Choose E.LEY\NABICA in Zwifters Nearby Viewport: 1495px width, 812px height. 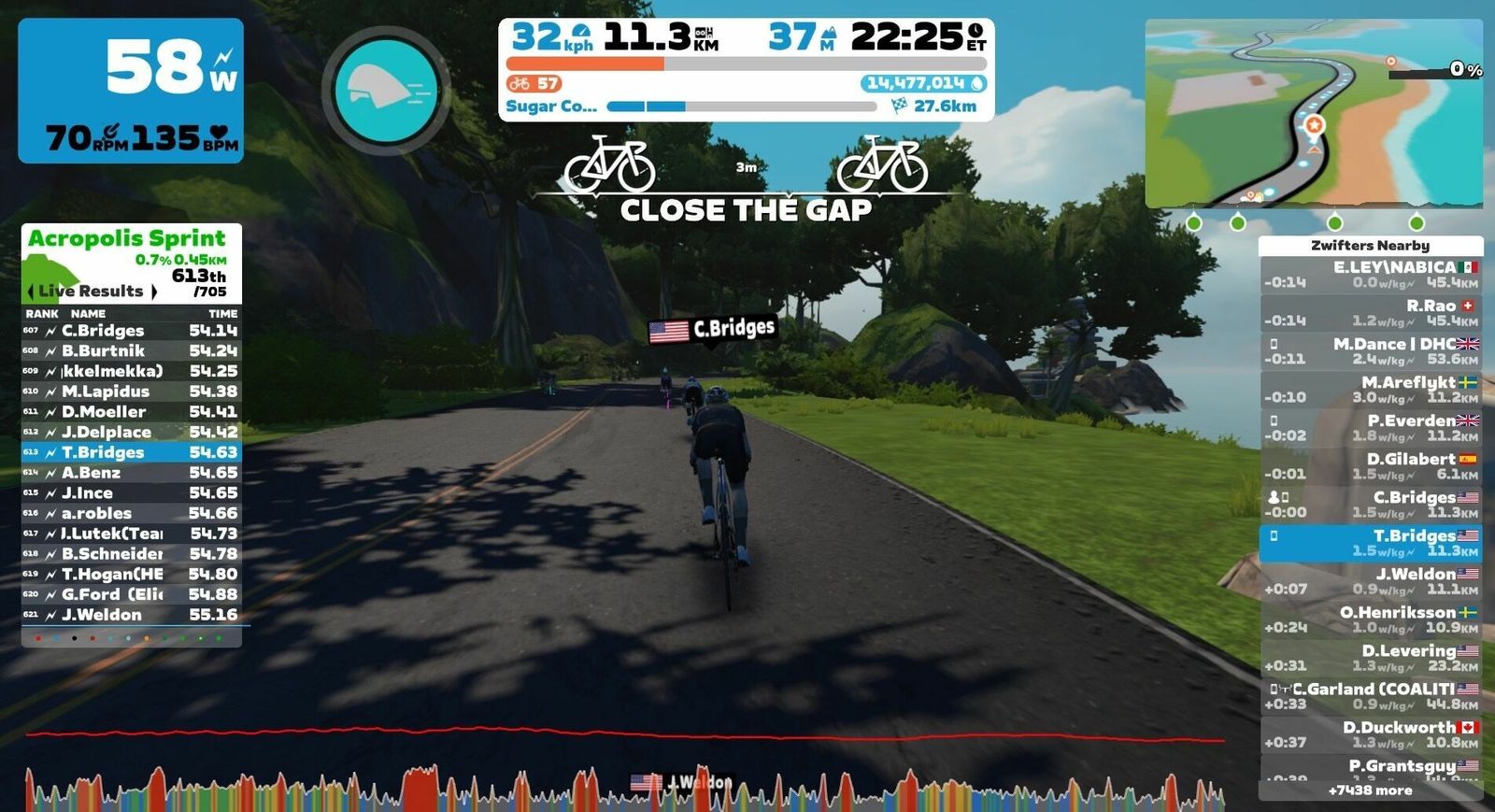click(x=1370, y=275)
